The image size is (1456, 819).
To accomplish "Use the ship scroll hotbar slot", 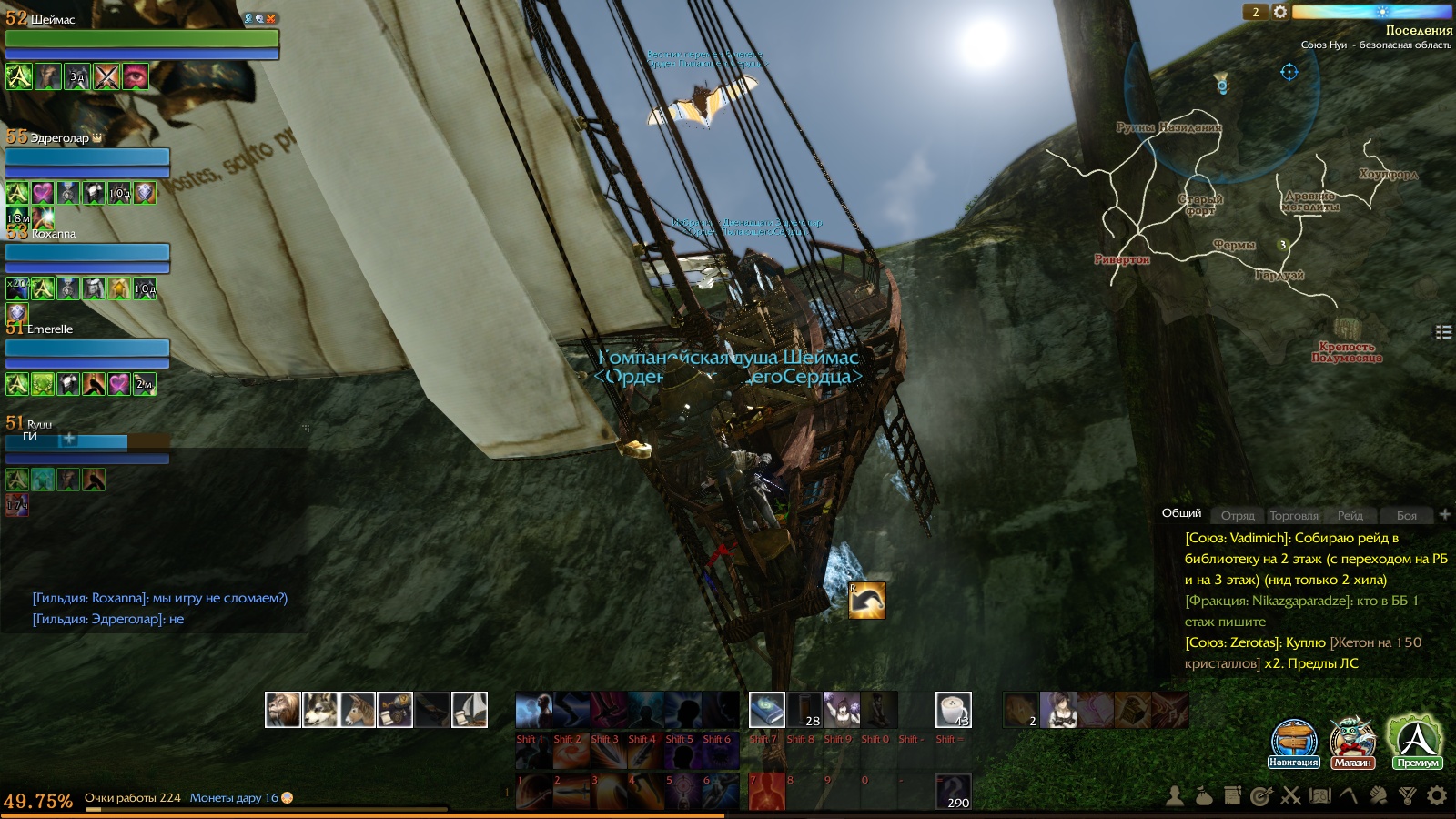I will (x=470, y=710).
